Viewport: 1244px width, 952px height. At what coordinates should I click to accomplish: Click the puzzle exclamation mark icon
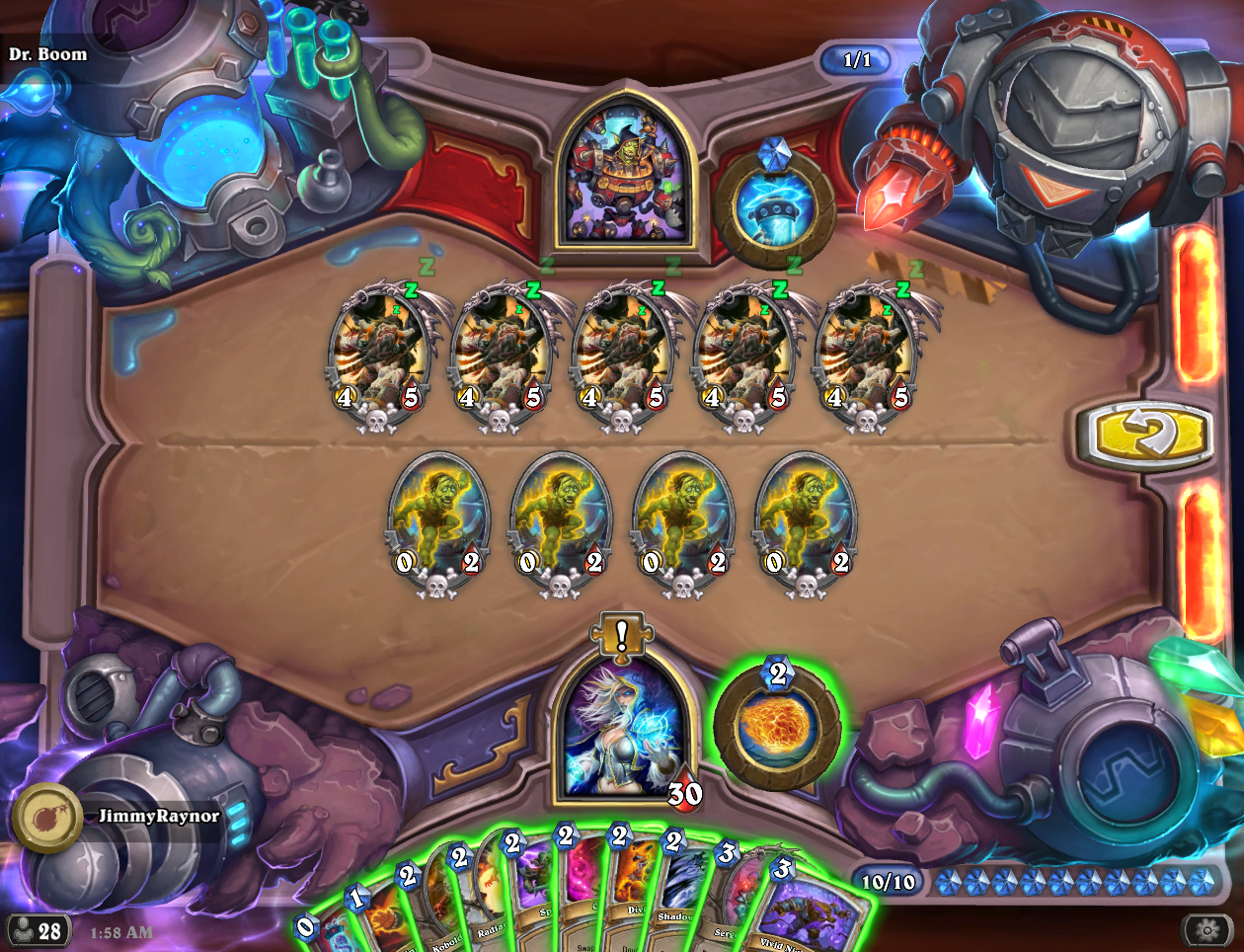click(x=621, y=635)
